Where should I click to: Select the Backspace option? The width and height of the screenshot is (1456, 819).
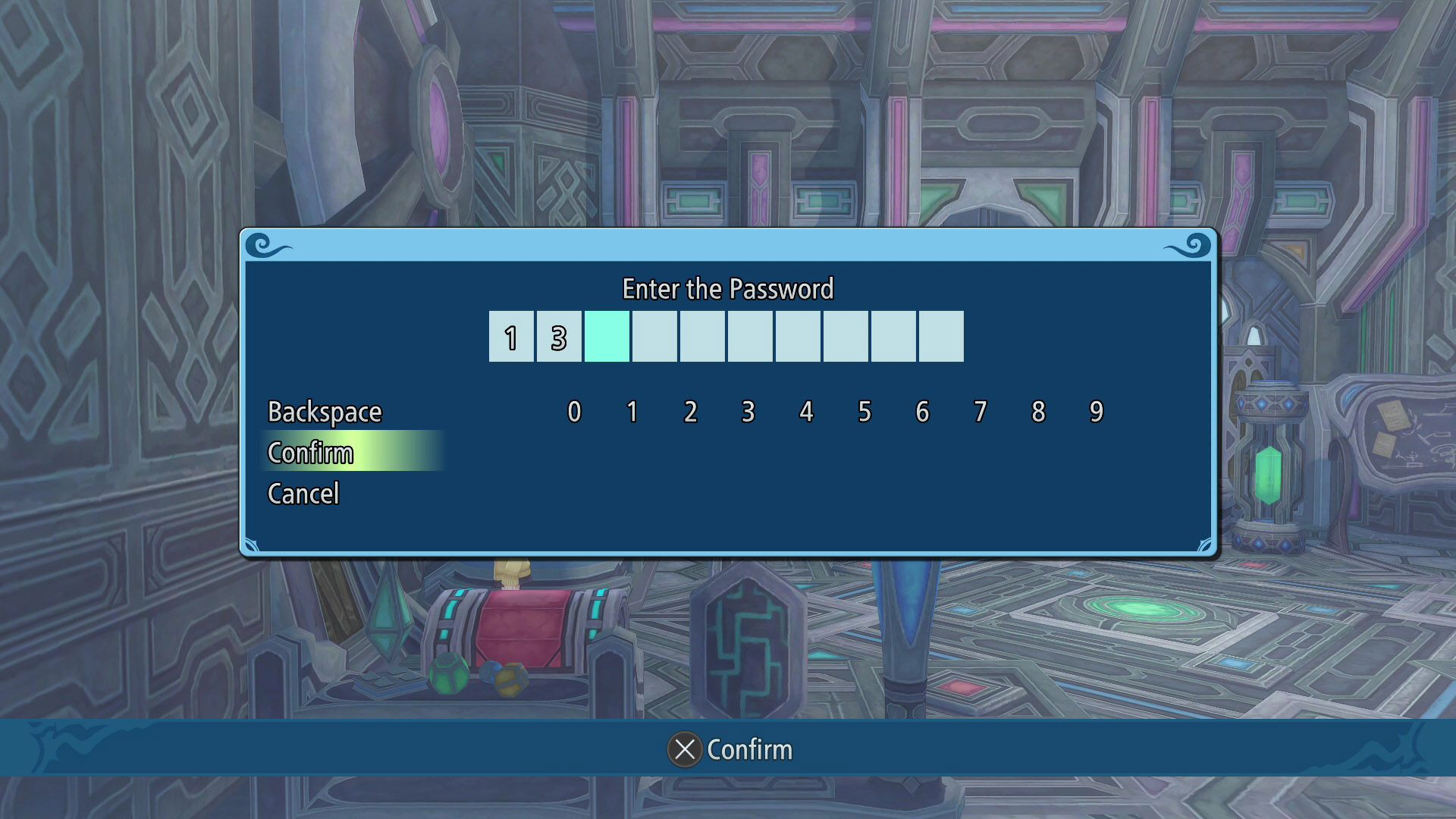coord(325,412)
